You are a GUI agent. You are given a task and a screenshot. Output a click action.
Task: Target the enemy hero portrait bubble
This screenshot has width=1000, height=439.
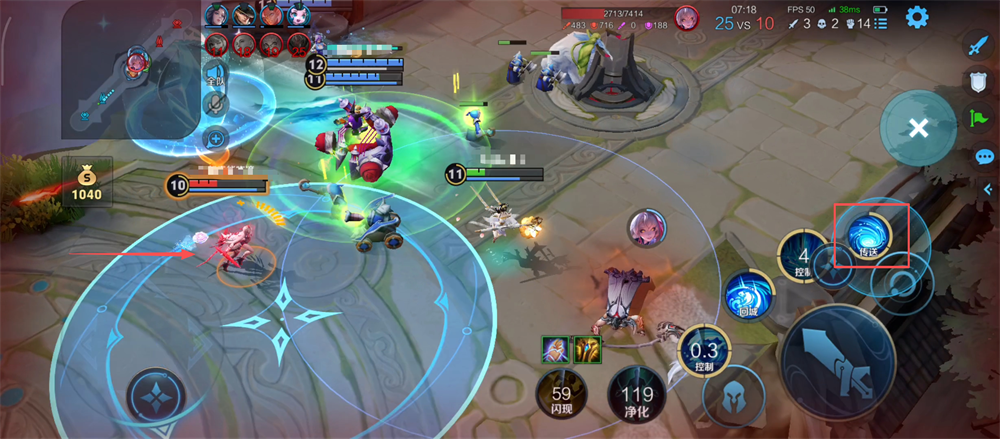[647, 228]
